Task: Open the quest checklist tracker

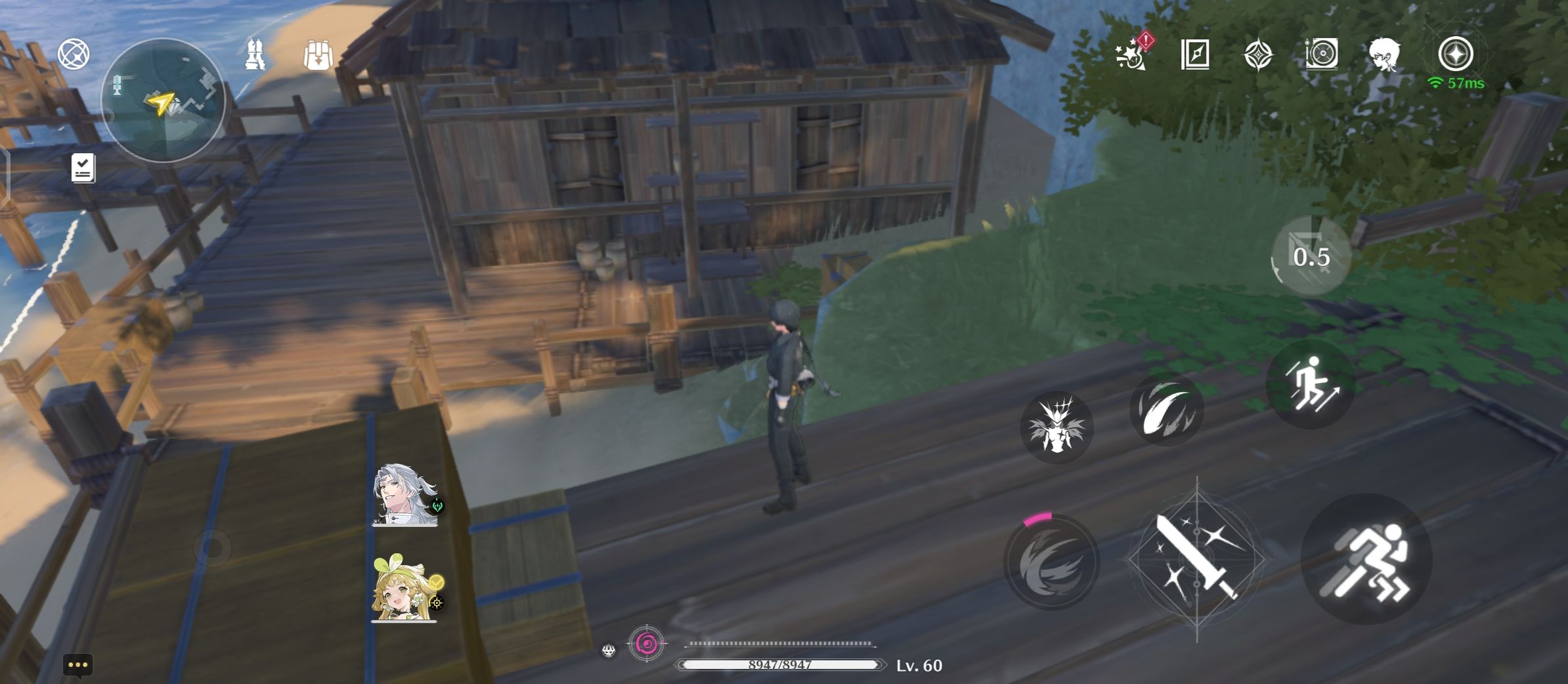Action: (83, 168)
